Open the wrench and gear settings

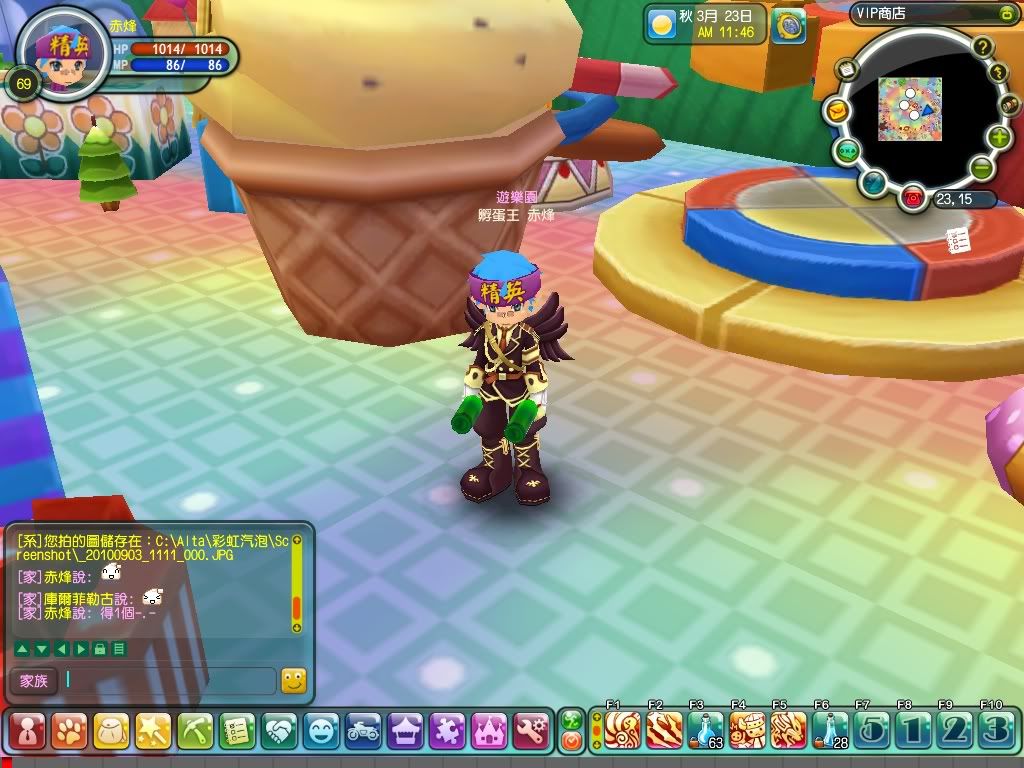click(530, 731)
